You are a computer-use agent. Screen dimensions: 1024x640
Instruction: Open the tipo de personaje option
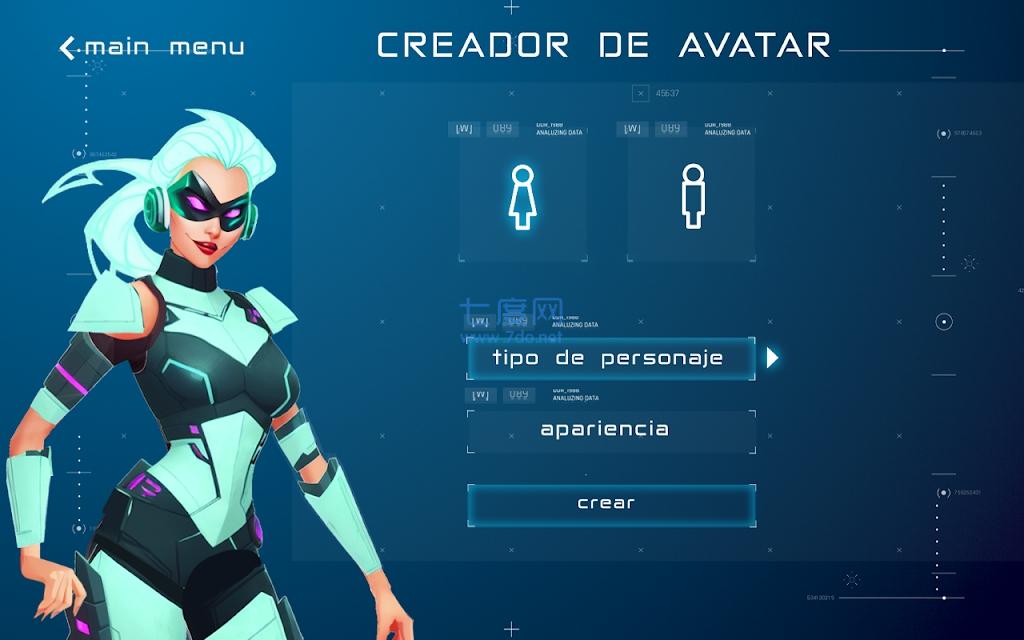coord(610,358)
